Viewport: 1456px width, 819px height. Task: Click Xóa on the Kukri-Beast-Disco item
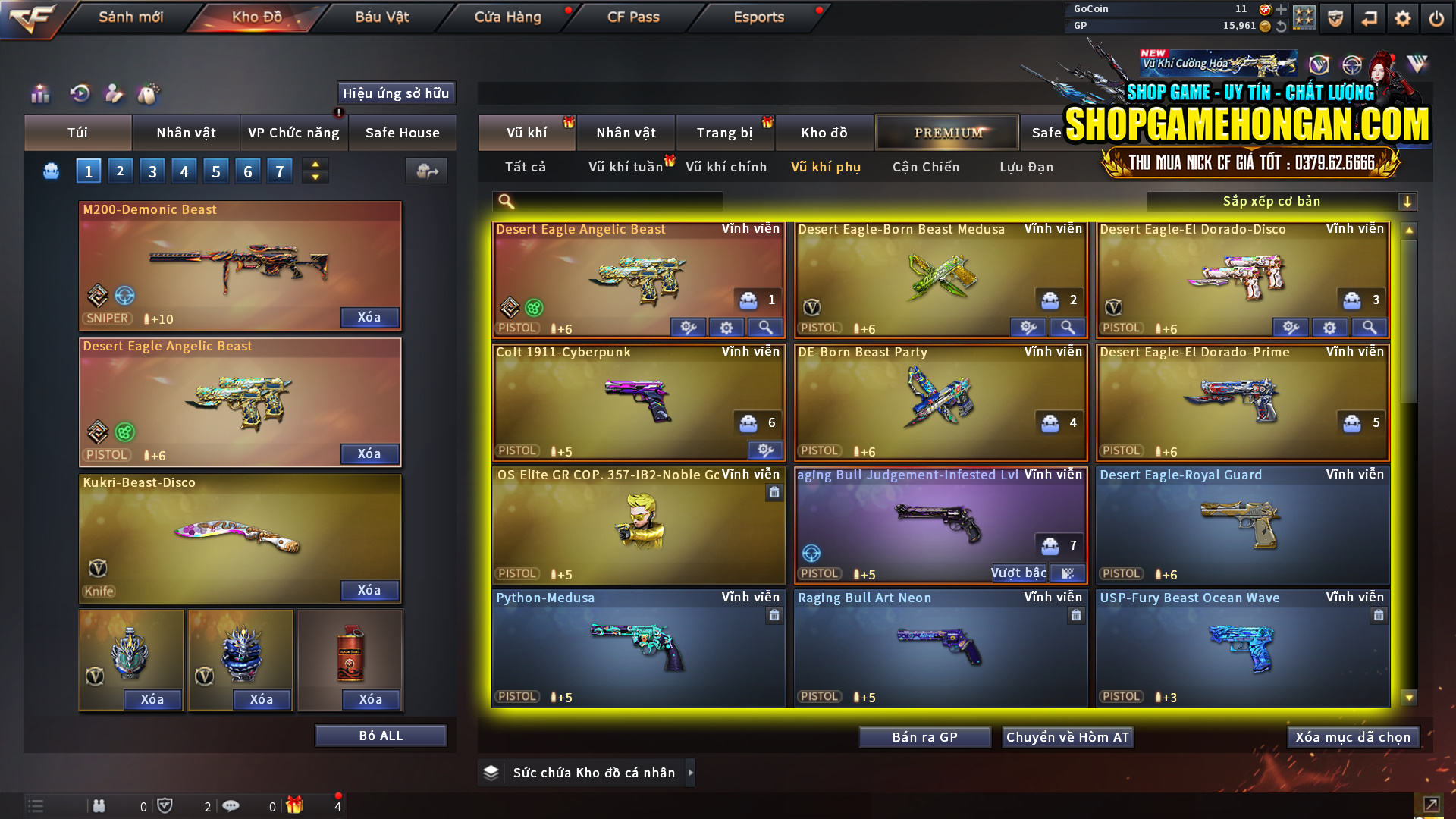tap(369, 590)
